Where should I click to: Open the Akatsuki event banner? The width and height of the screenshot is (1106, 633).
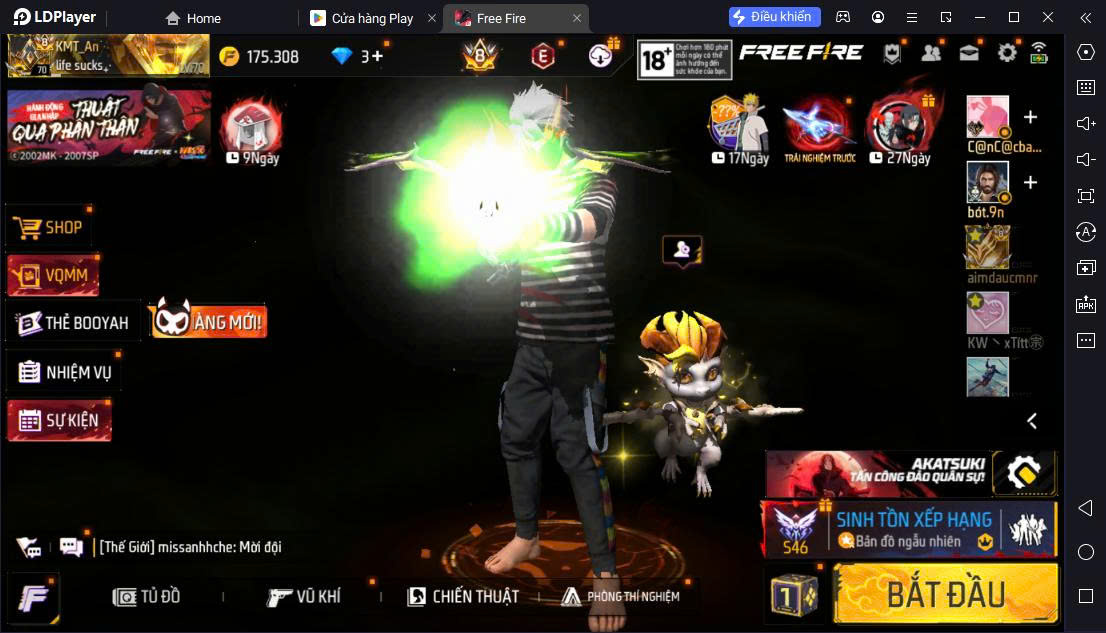pos(910,473)
